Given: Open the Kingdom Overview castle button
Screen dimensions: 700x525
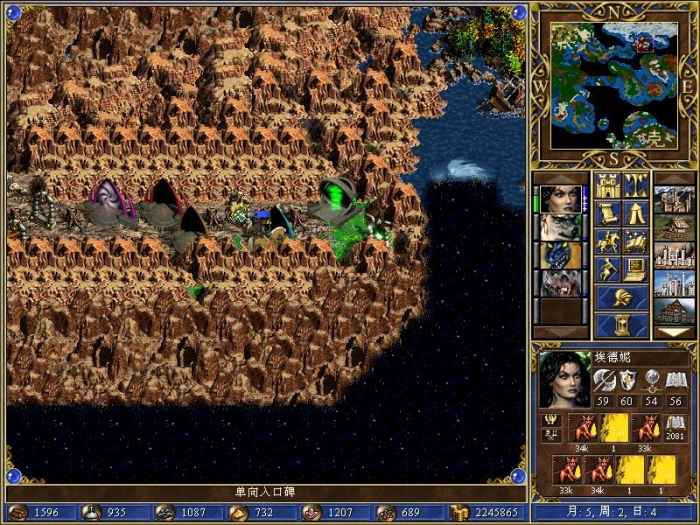Looking at the screenshot, I should pyautogui.click(x=608, y=185).
